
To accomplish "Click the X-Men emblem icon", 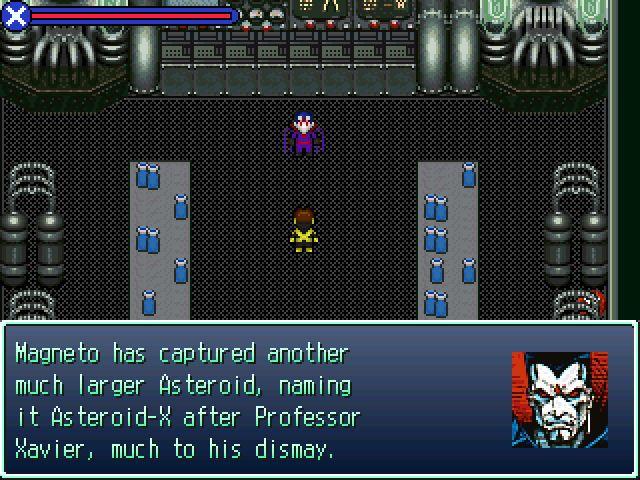I will [x=16, y=15].
